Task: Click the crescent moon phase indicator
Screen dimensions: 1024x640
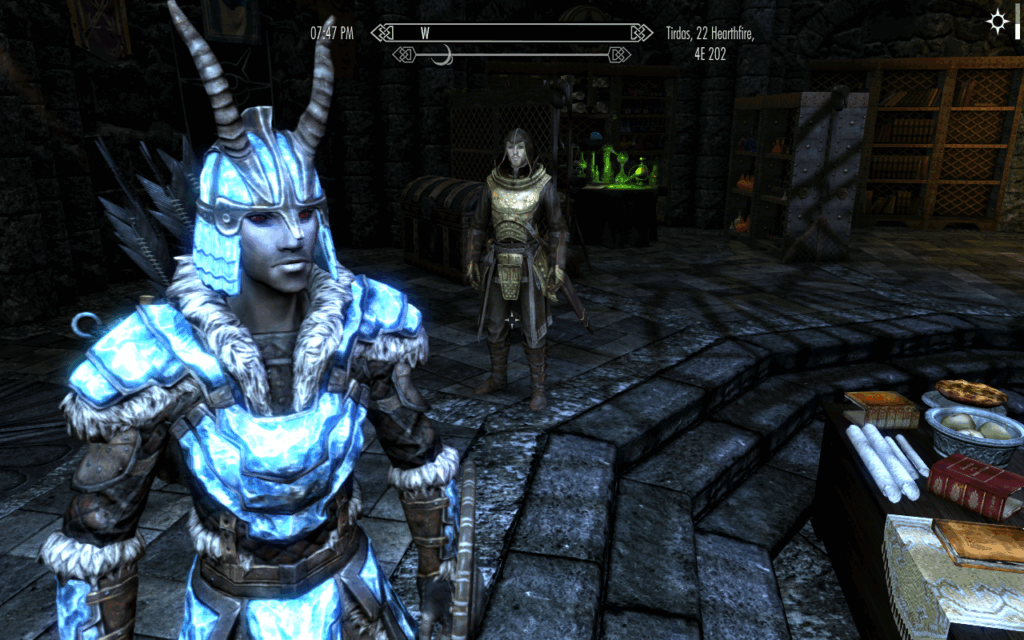Action: point(441,54)
